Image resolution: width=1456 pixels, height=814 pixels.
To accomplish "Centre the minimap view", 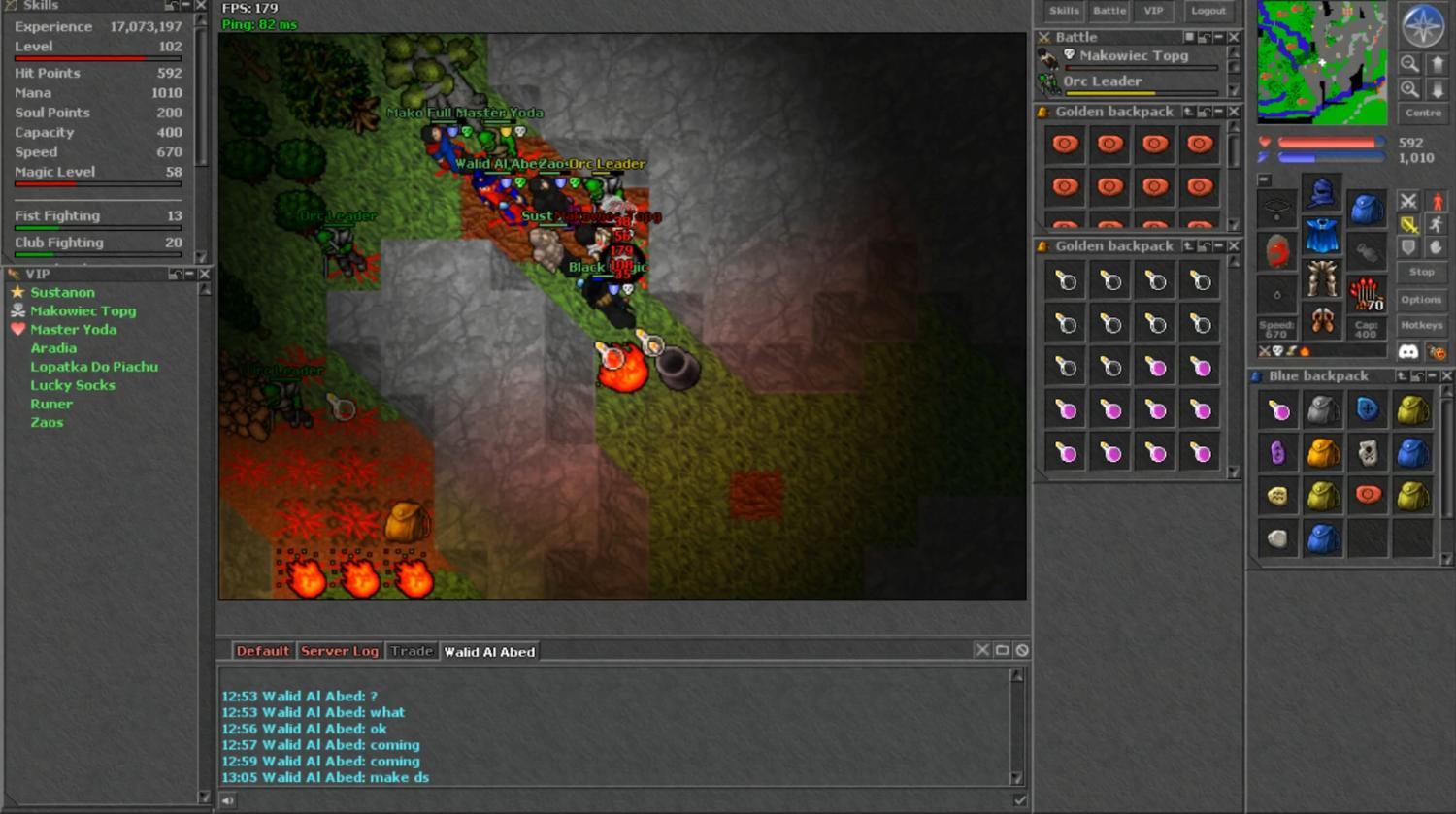I will pos(1423,114).
